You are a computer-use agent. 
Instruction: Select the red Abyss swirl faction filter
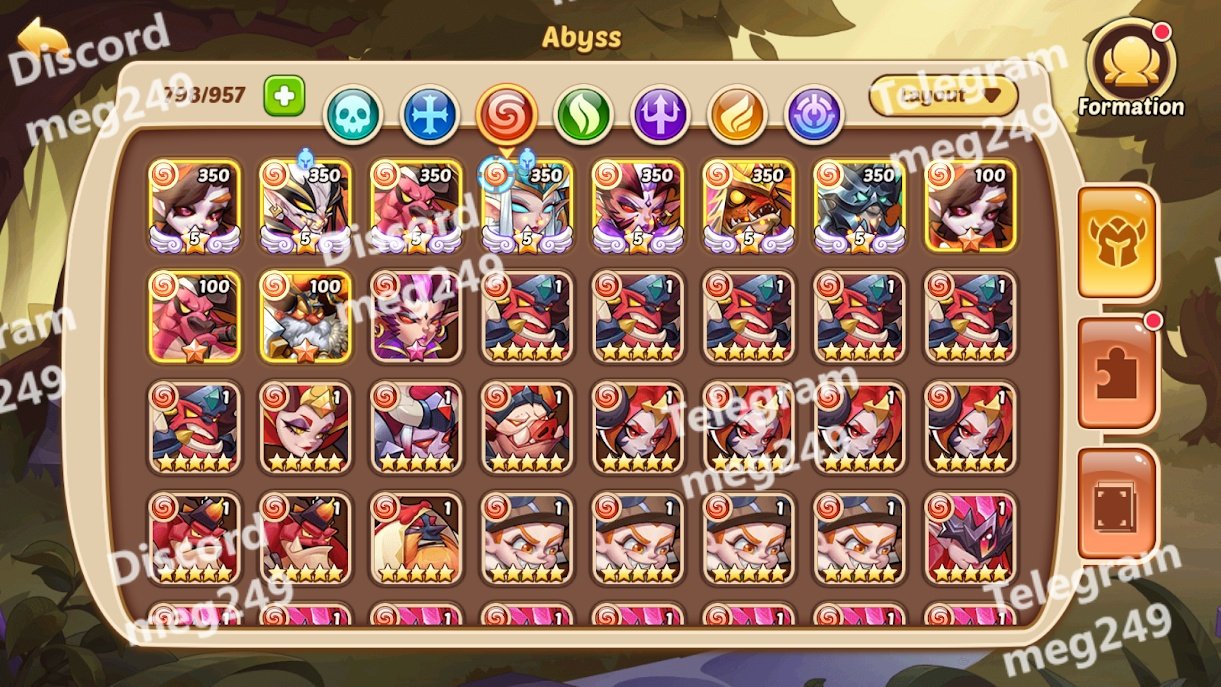(x=507, y=113)
